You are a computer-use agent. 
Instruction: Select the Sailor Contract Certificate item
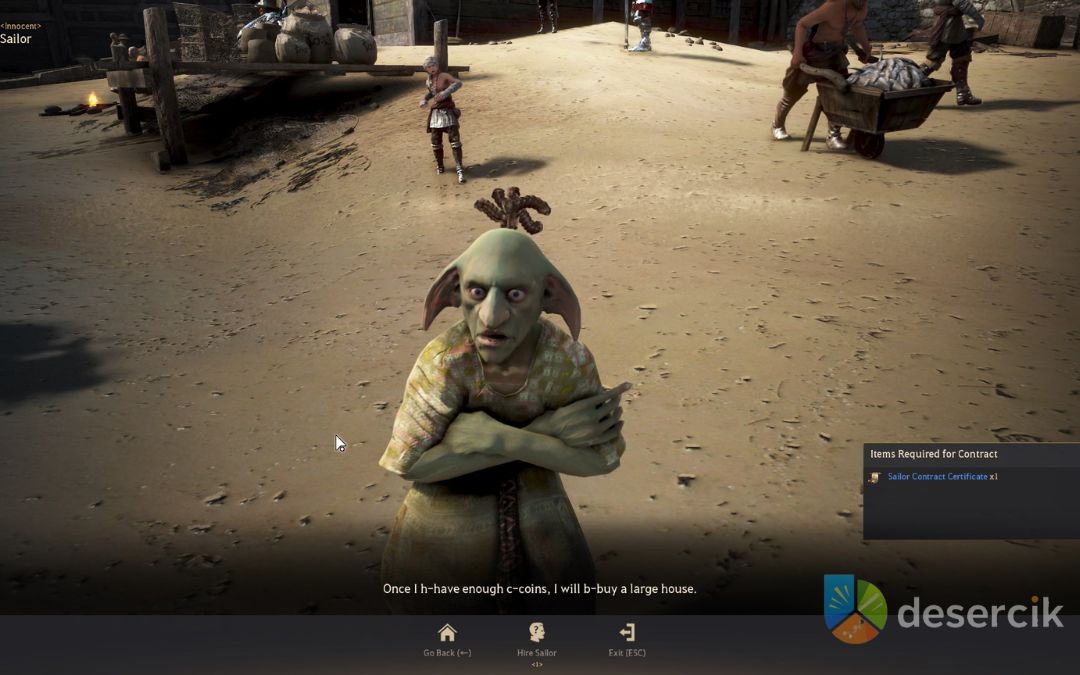pos(936,477)
